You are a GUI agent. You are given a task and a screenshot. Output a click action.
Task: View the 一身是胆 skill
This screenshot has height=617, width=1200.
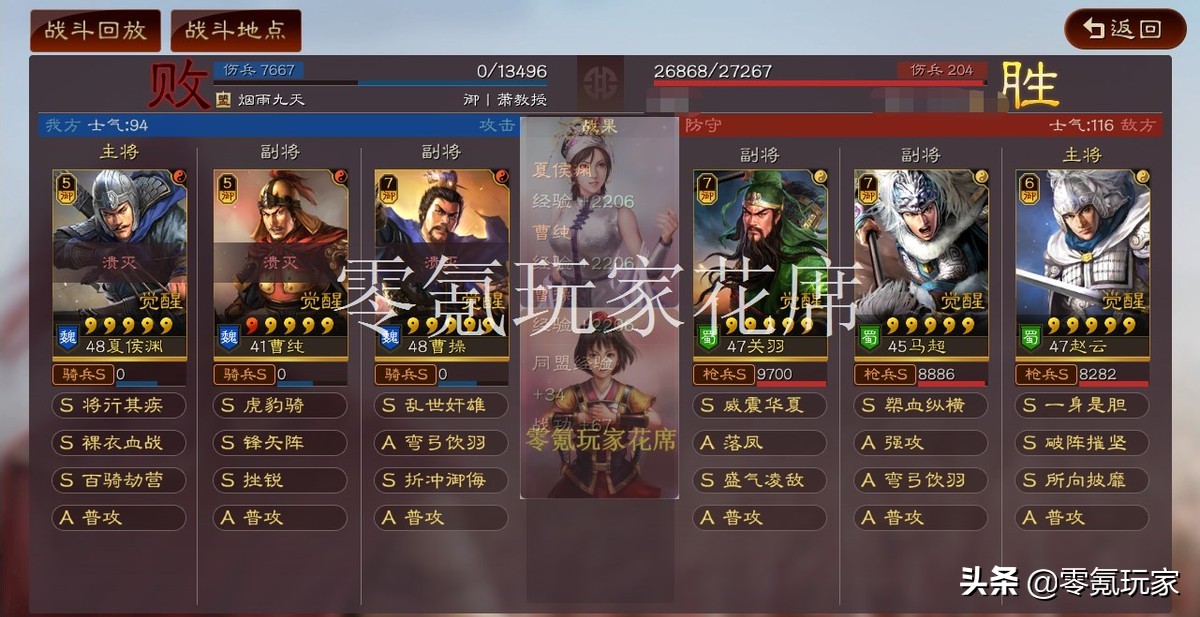(x=1083, y=406)
